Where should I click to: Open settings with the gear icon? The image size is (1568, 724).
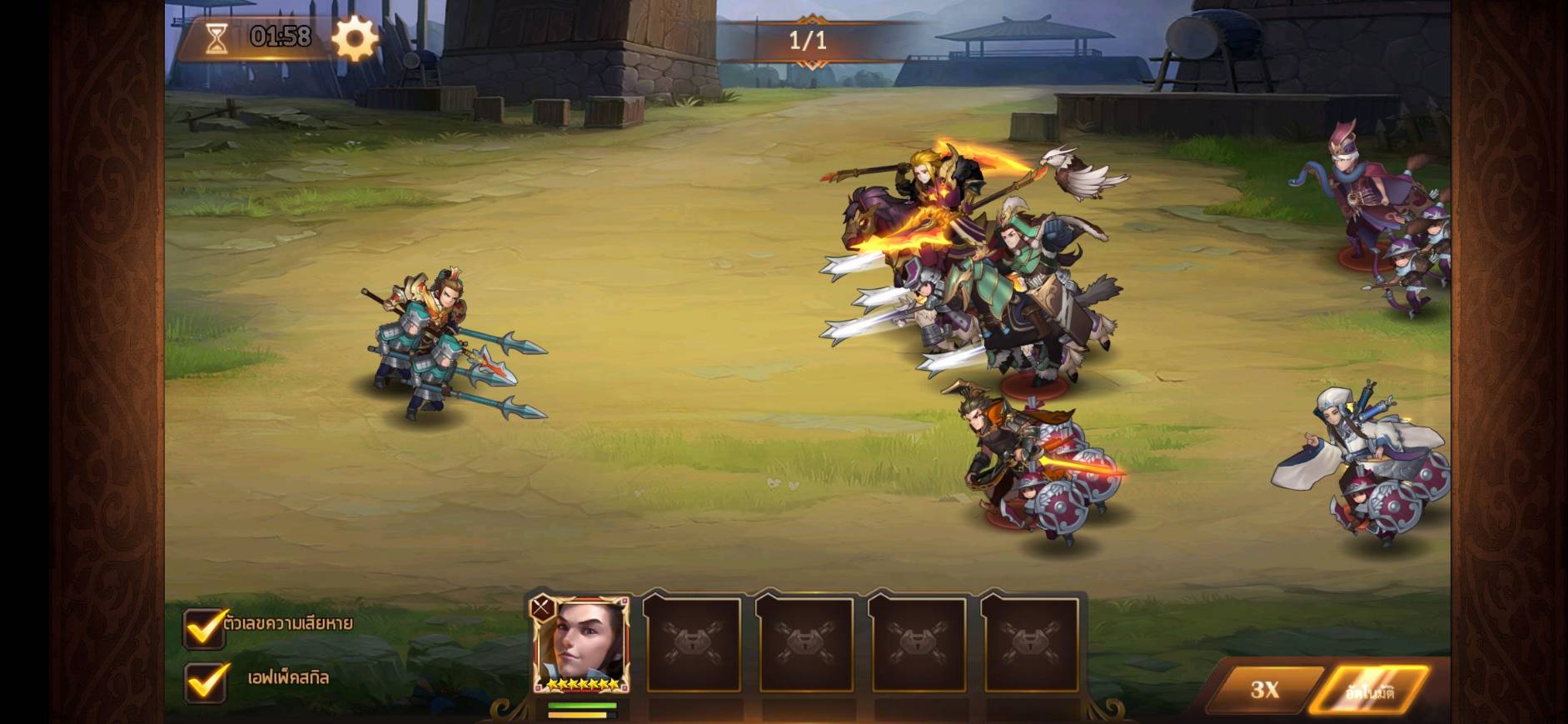click(x=355, y=38)
